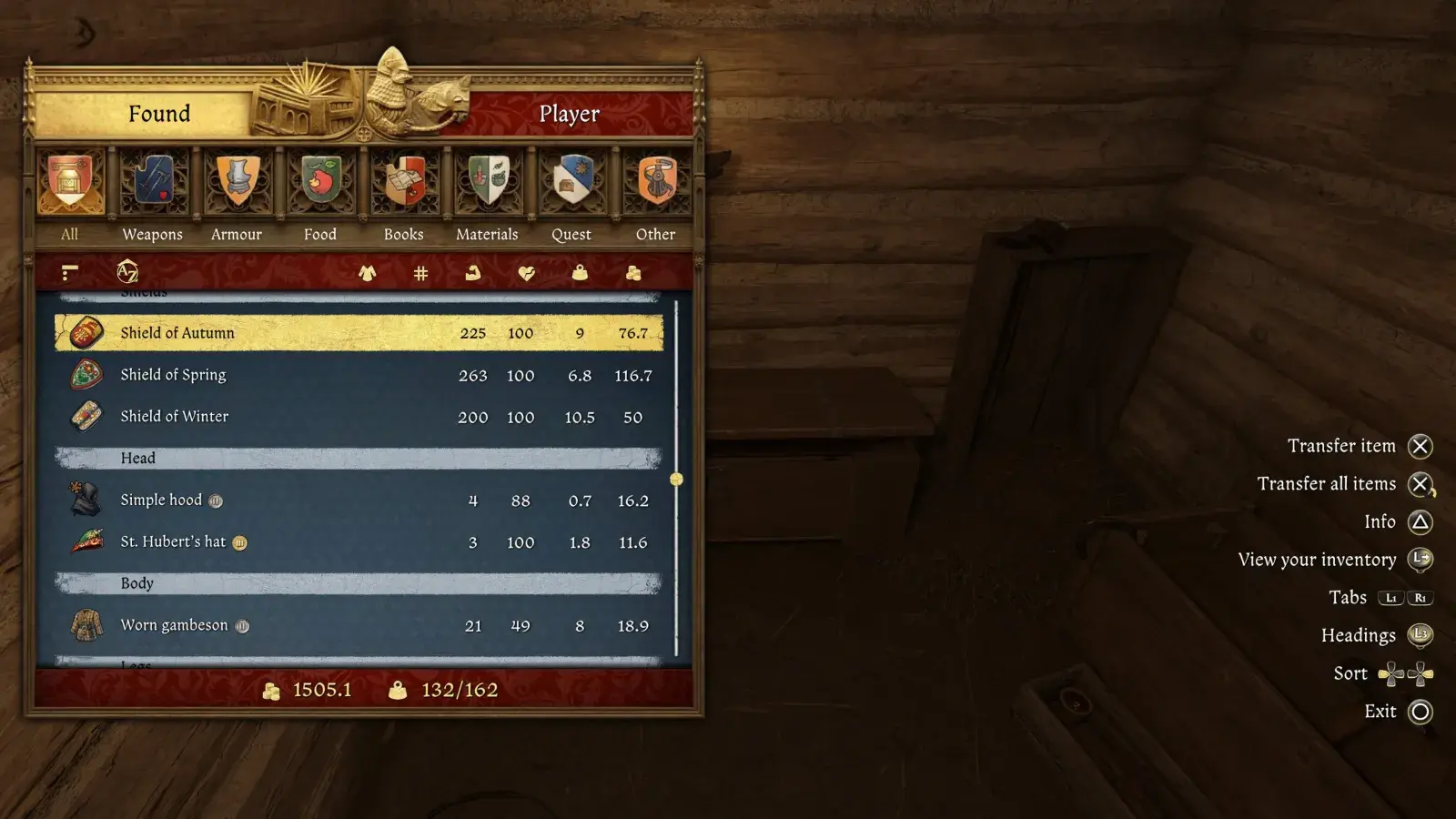The image size is (1456, 819).
Task: Select the All items tab
Action: tap(70, 182)
